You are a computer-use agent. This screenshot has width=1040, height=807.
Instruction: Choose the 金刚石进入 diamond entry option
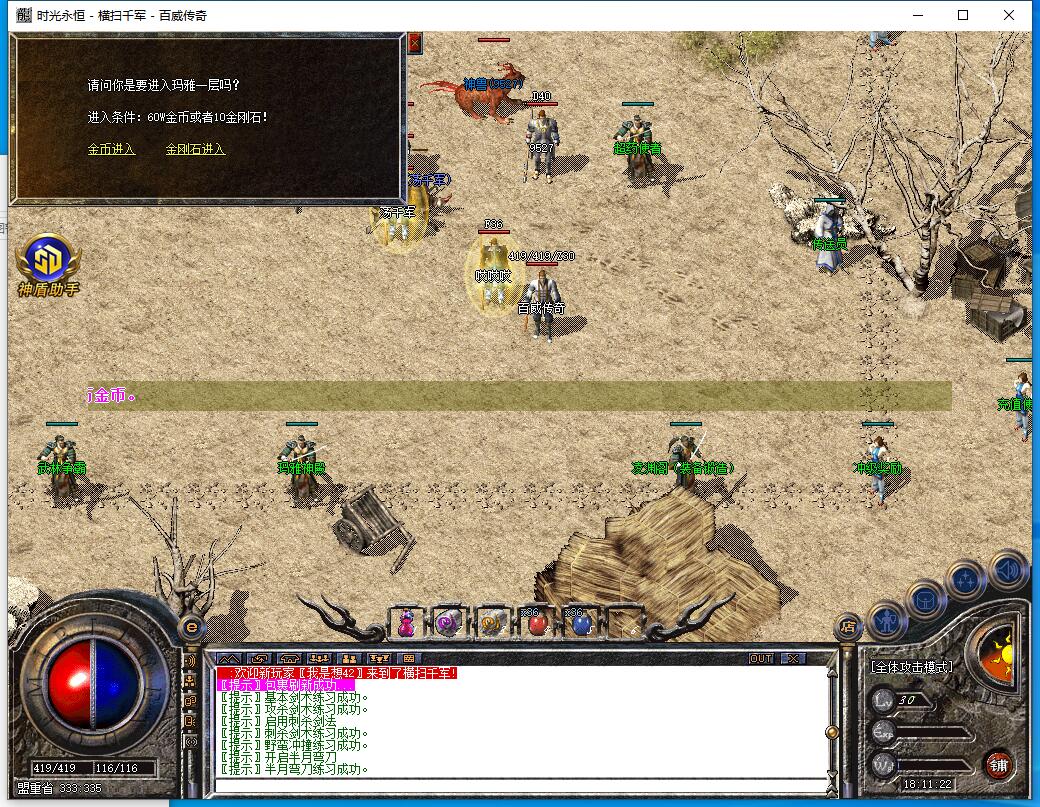pyautogui.click(x=195, y=150)
